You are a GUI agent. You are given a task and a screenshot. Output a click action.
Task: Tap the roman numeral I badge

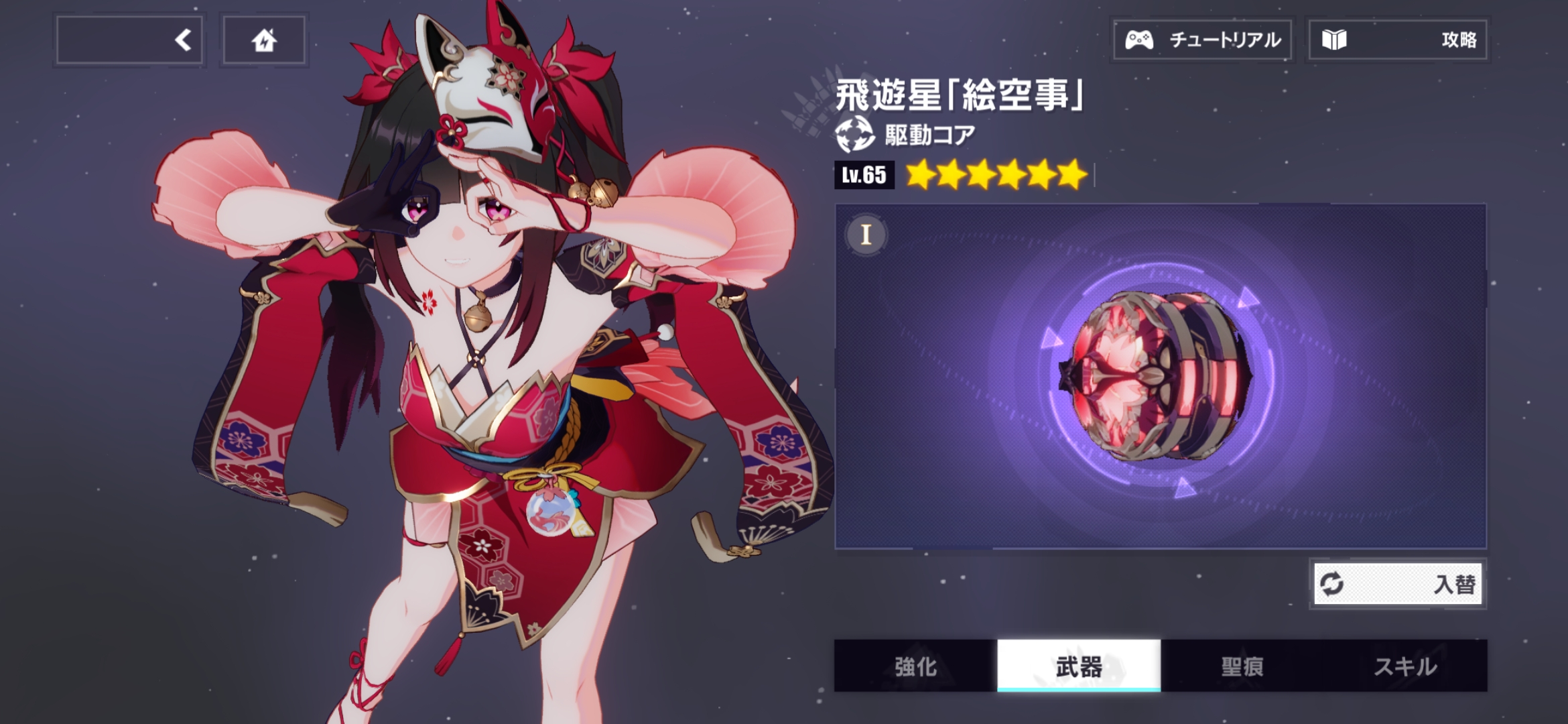click(866, 235)
